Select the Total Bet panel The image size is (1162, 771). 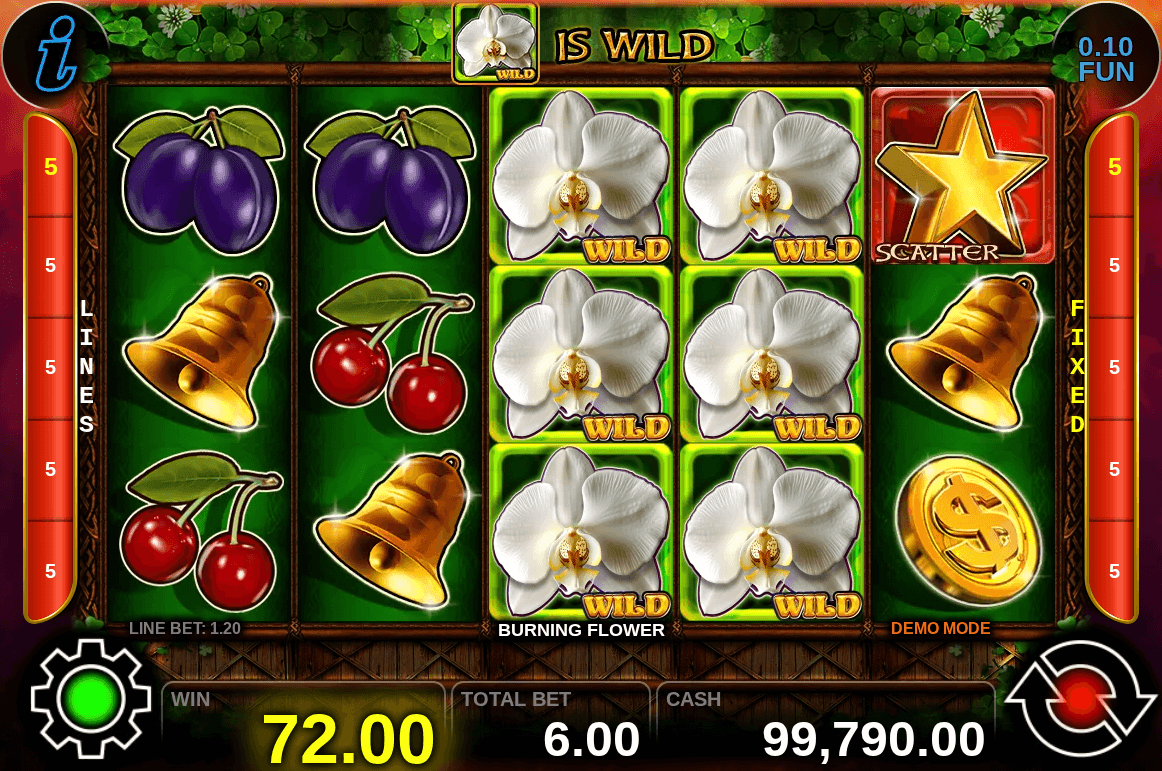[551, 727]
